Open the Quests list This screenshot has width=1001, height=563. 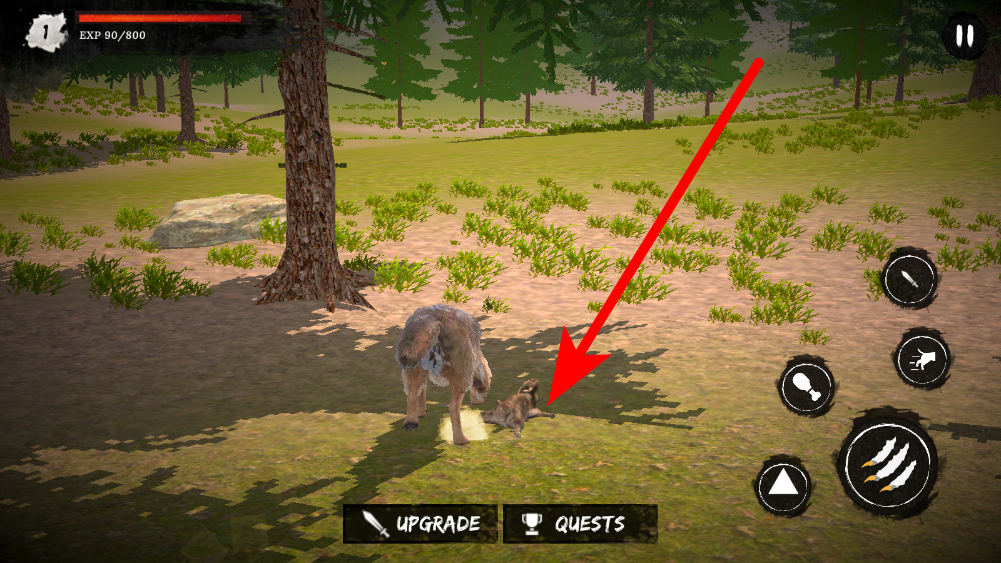coord(580,523)
